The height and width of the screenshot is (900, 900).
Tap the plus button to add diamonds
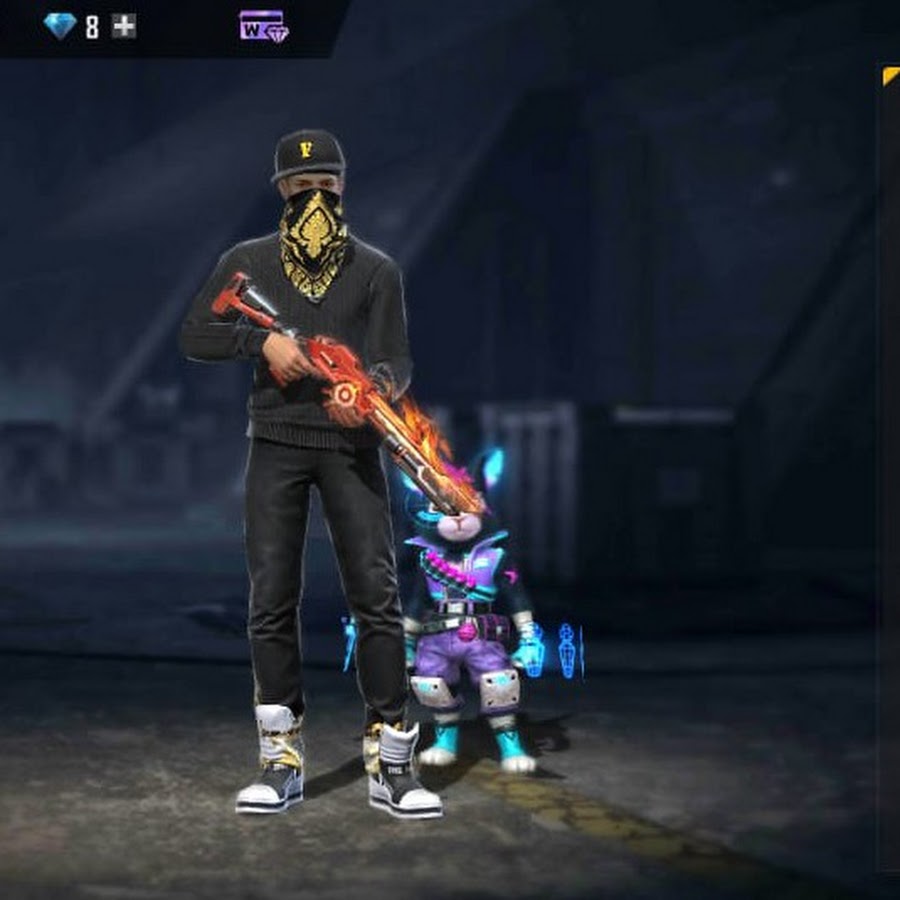124,26
